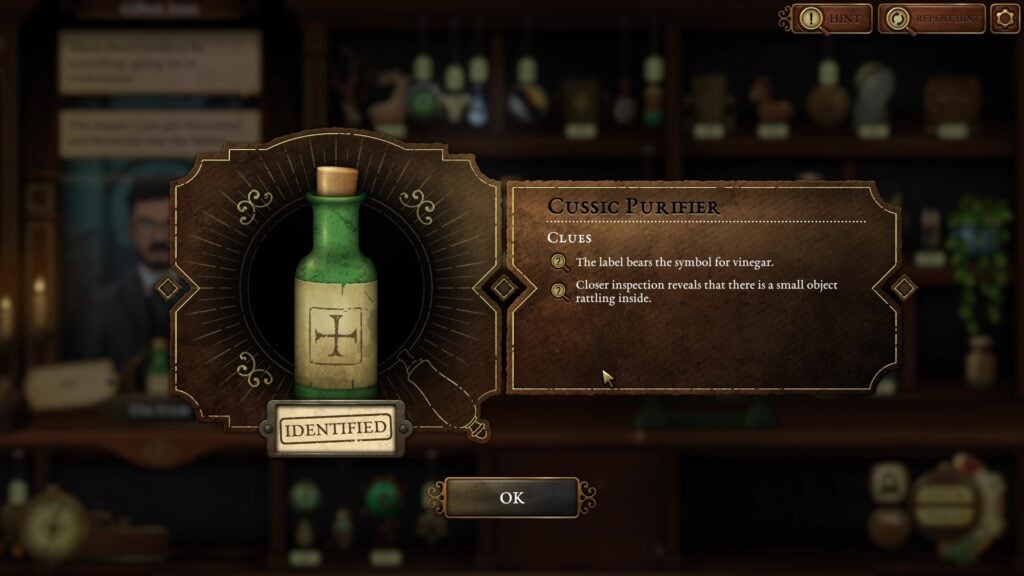Confirm the dialog with the OK button
The width and height of the screenshot is (1024, 576).
pyautogui.click(x=511, y=497)
